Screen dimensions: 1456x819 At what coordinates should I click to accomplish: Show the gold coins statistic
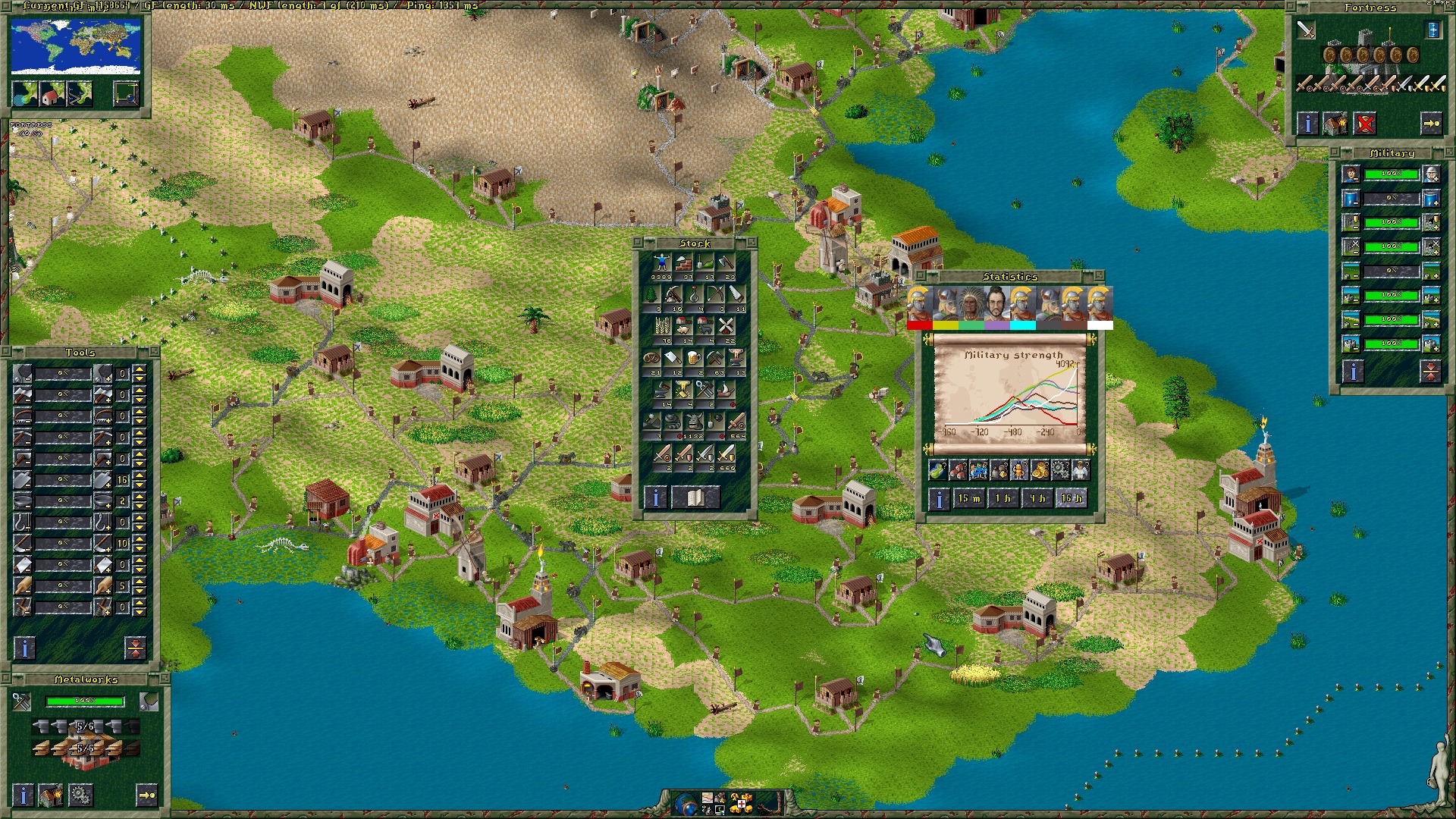point(1040,470)
